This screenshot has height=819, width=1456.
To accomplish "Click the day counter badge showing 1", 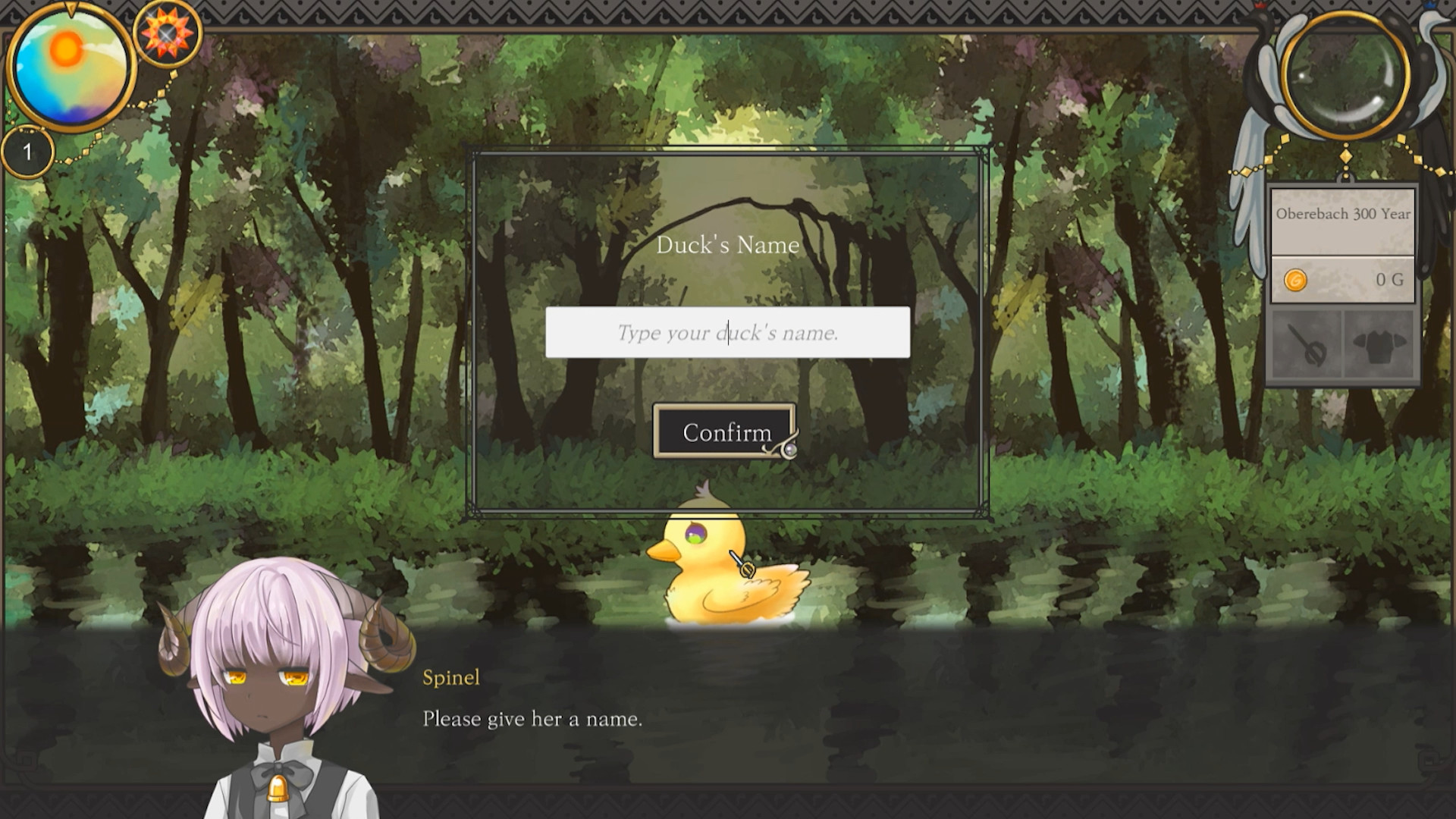I will (28, 151).
